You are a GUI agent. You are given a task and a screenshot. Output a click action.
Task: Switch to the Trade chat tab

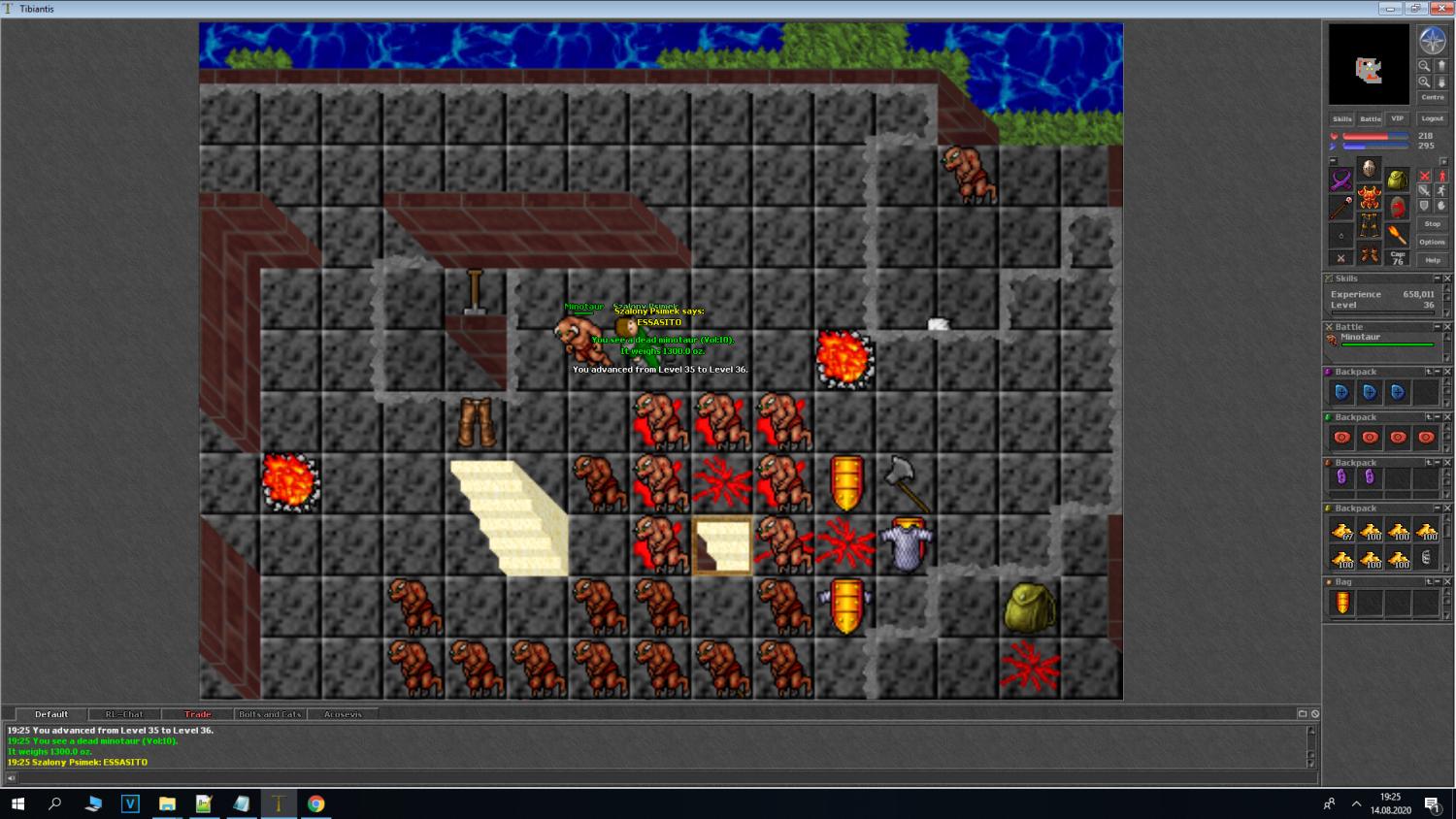pyautogui.click(x=197, y=714)
